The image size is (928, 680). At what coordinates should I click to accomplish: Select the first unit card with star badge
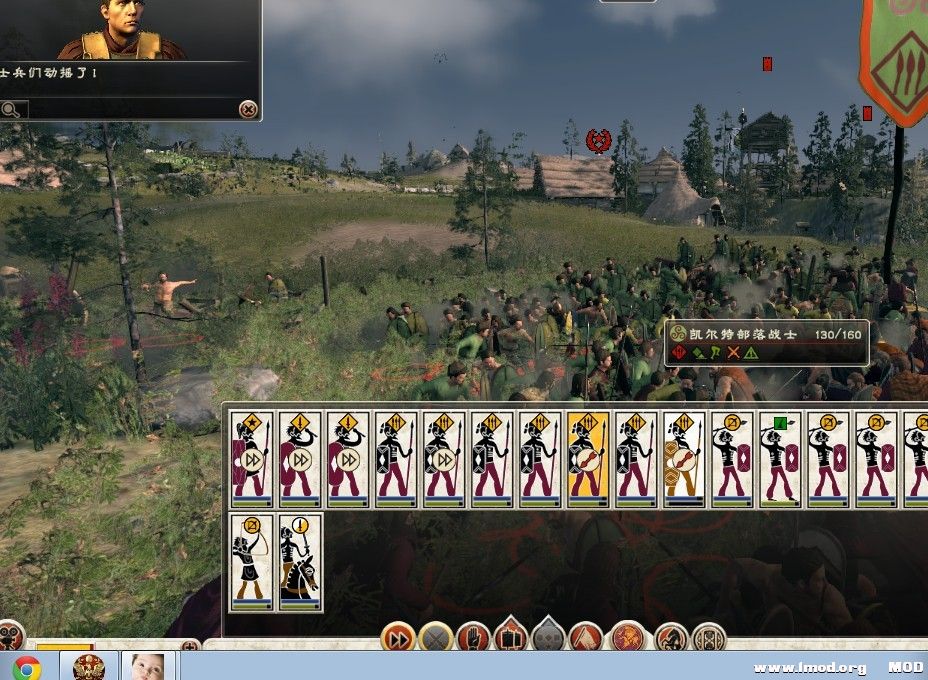pos(251,460)
